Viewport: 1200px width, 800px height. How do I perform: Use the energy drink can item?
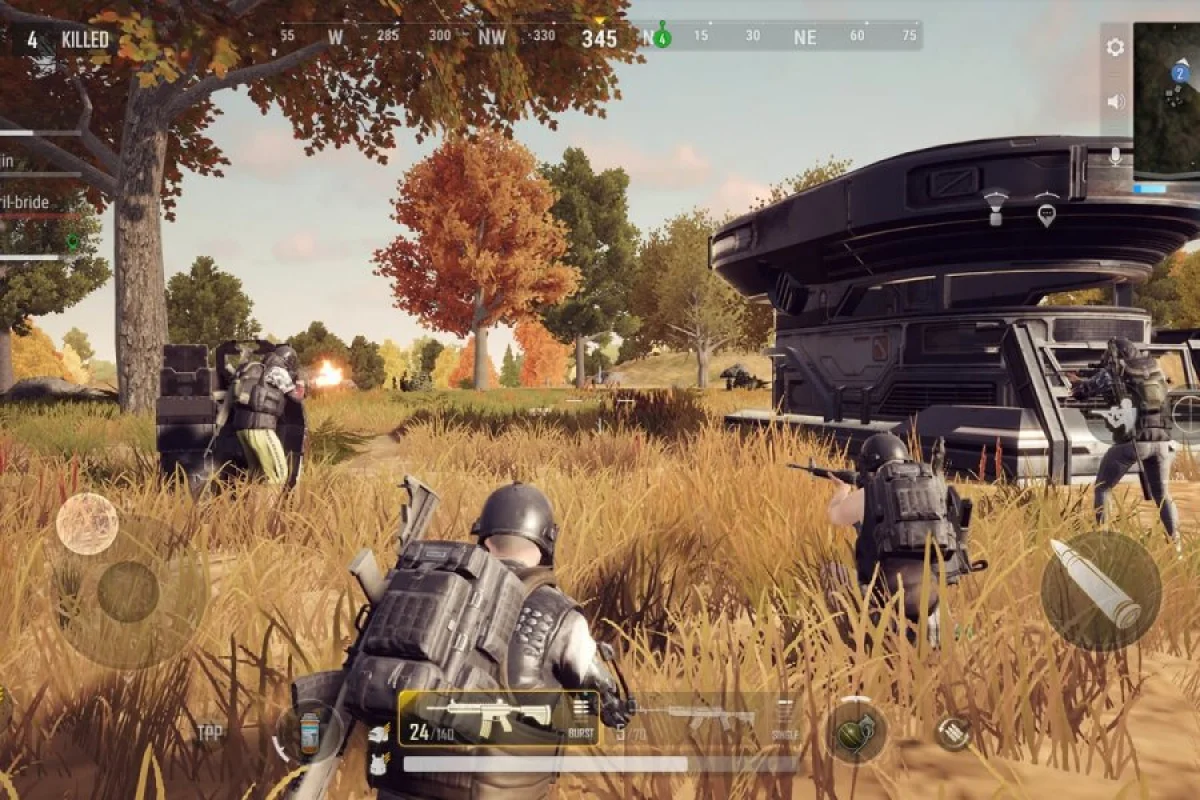pyautogui.click(x=309, y=733)
